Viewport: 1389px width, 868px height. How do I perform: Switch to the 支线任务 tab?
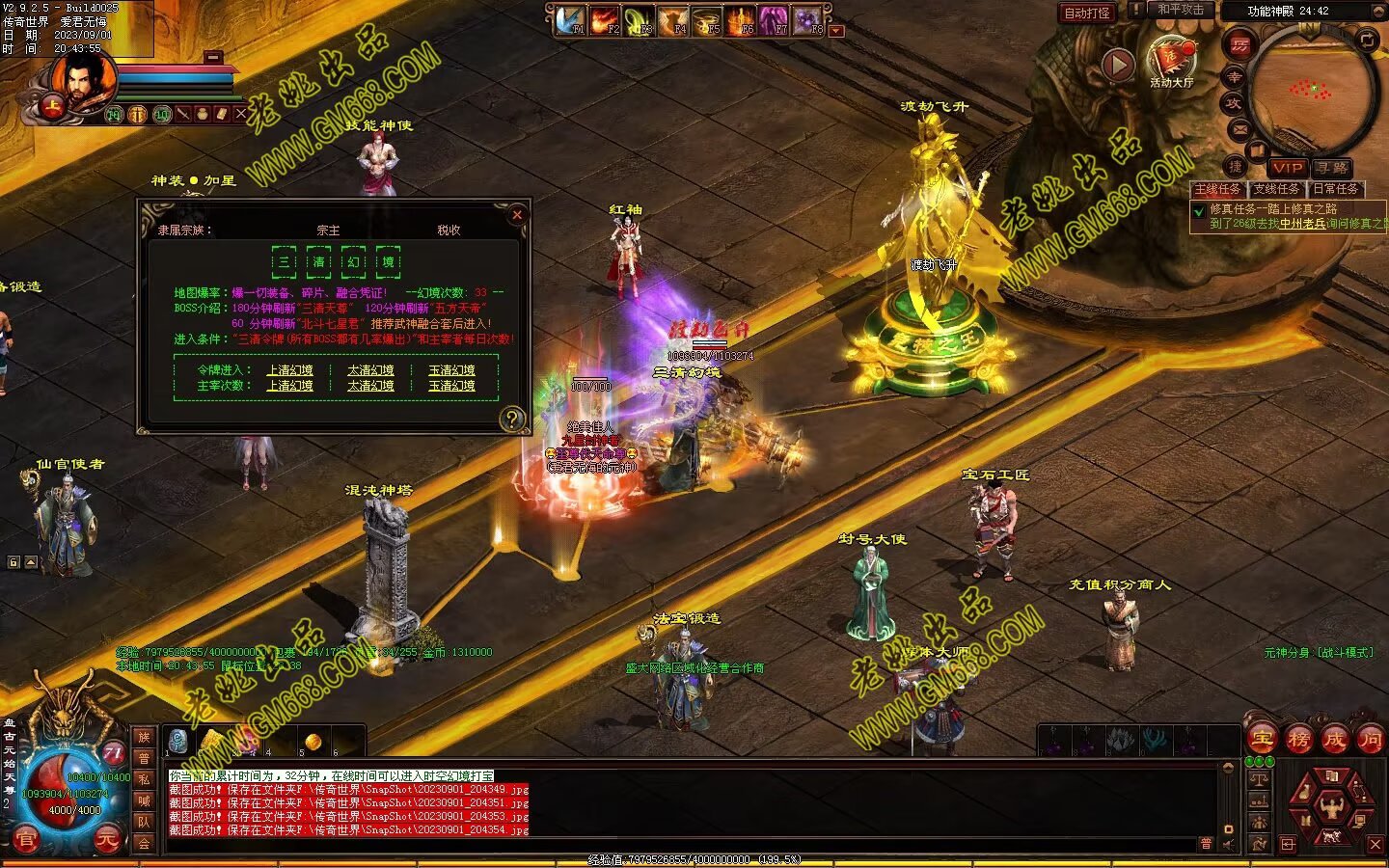[x=1276, y=189]
